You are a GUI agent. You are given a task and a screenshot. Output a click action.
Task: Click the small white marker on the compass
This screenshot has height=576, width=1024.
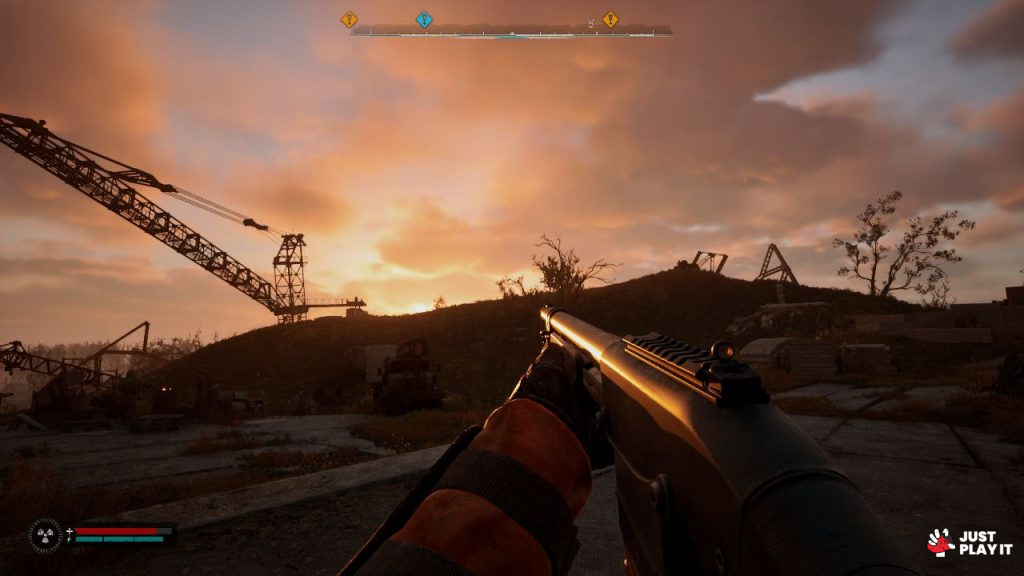(x=591, y=21)
